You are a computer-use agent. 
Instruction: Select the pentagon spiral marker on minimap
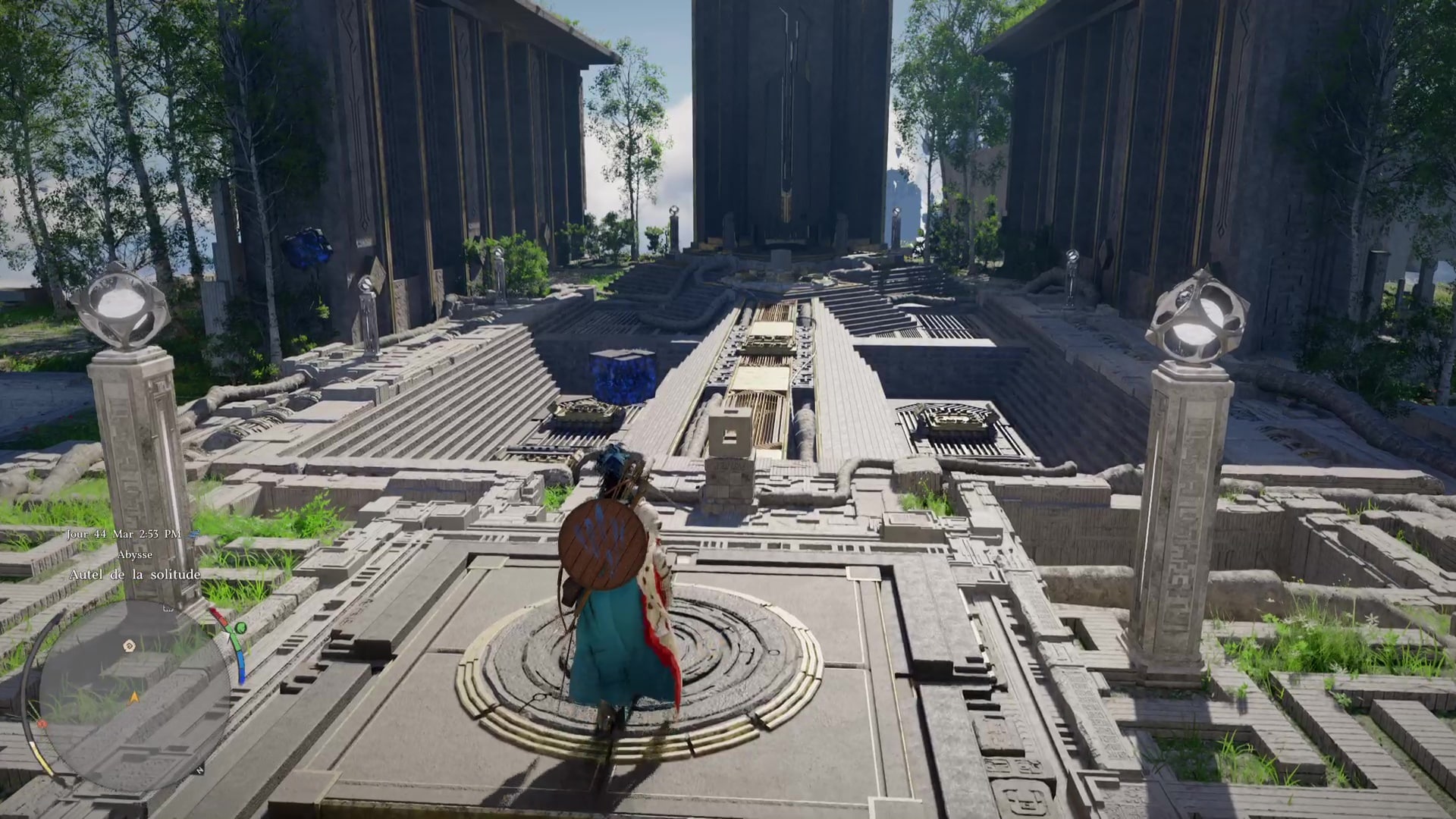click(x=129, y=645)
